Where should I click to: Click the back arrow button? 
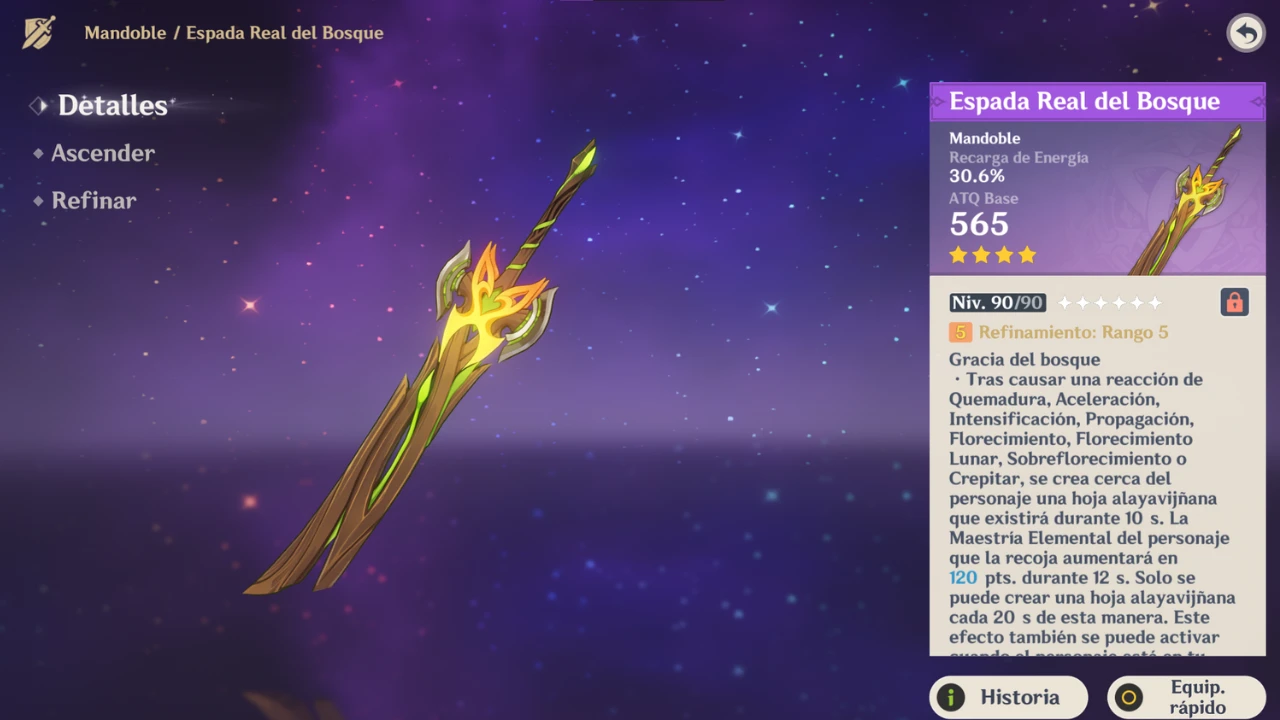[1245, 33]
